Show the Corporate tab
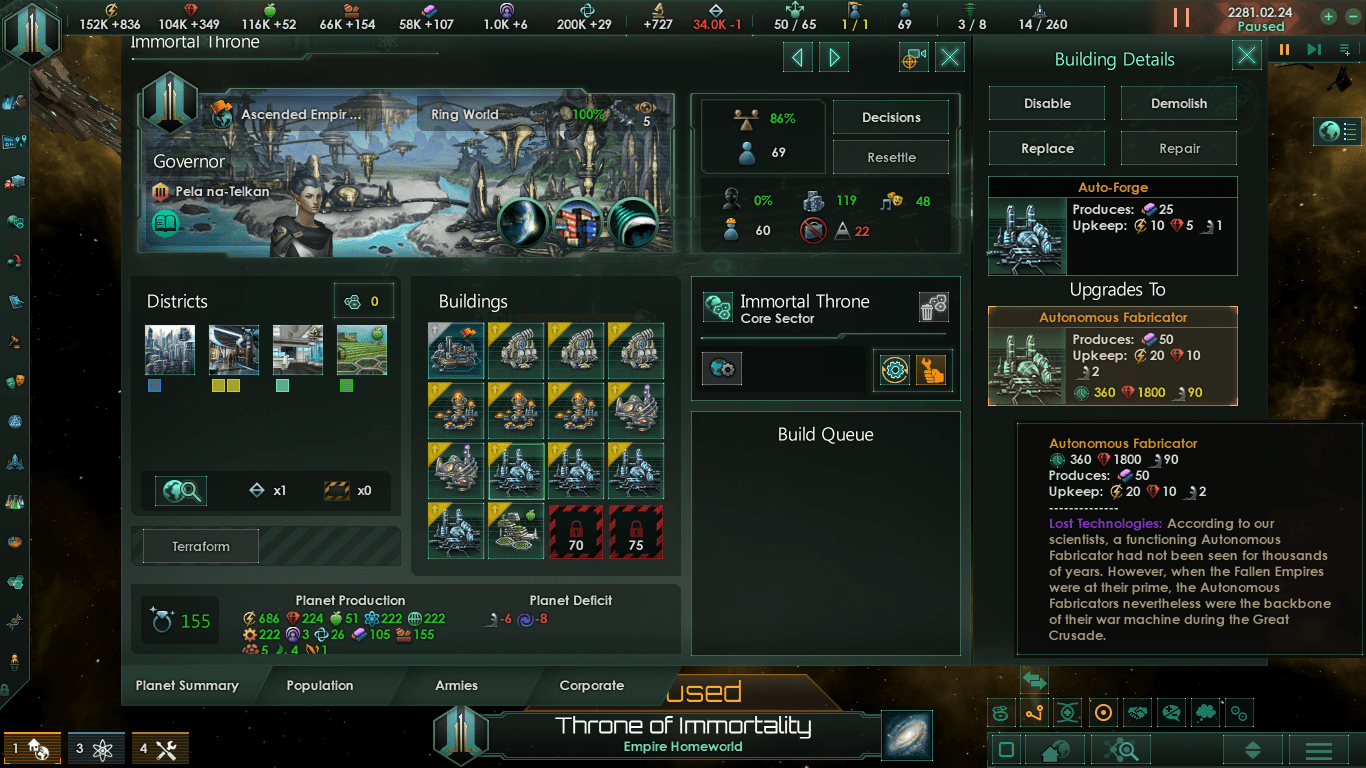The width and height of the screenshot is (1366, 768). pyautogui.click(x=592, y=686)
